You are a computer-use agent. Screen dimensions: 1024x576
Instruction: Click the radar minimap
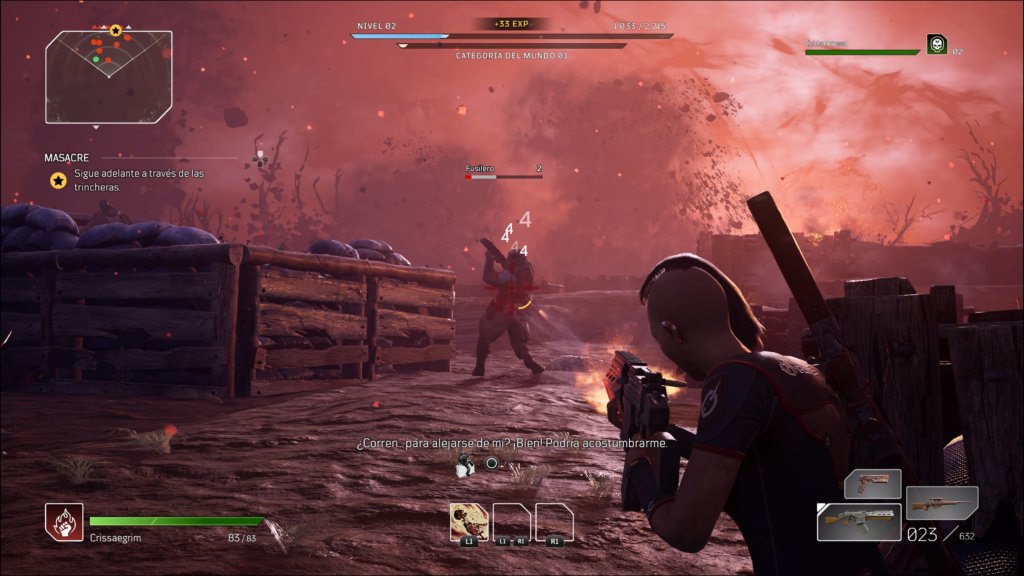[108, 76]
